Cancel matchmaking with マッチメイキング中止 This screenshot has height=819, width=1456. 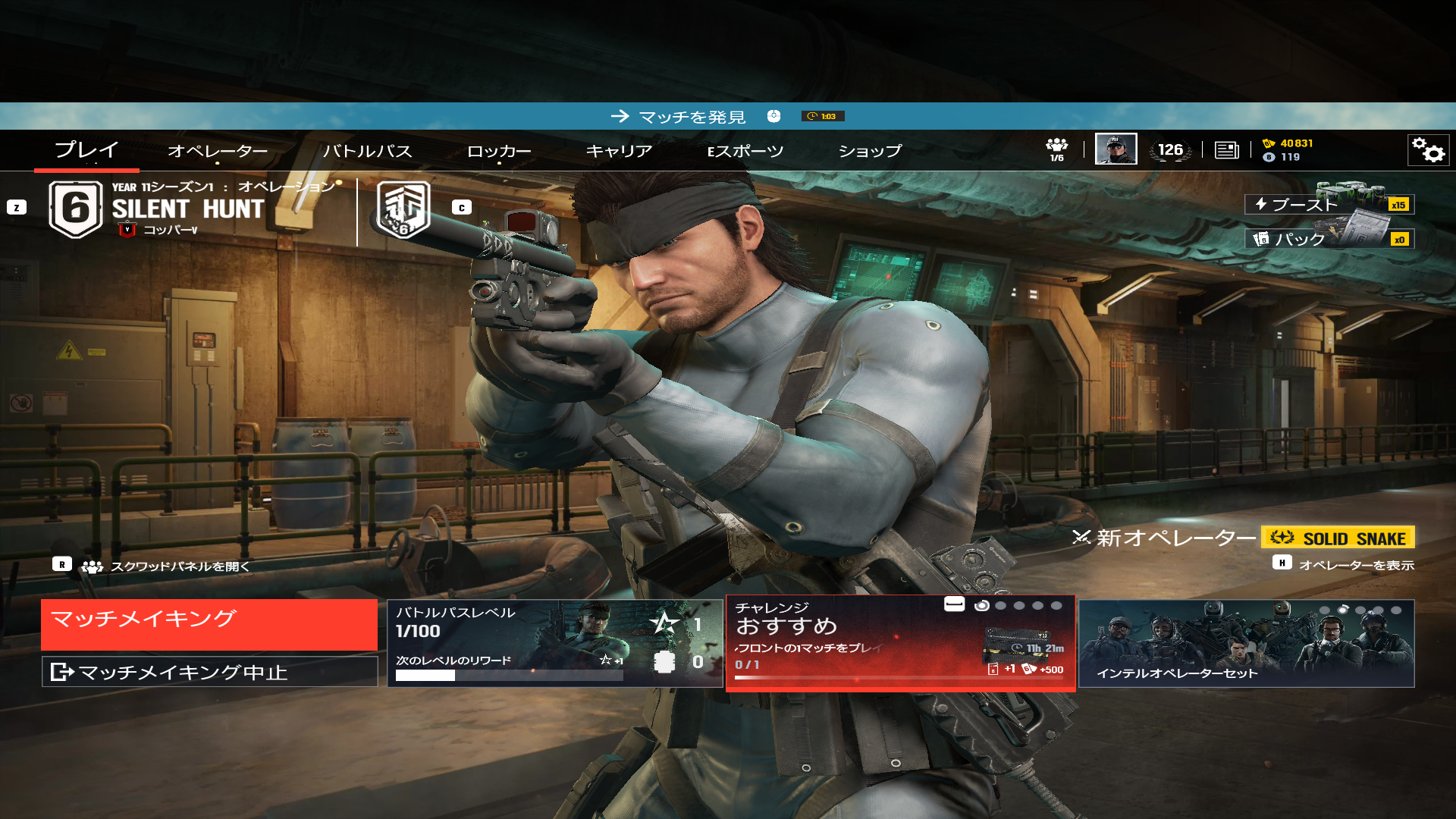(209, 672)
